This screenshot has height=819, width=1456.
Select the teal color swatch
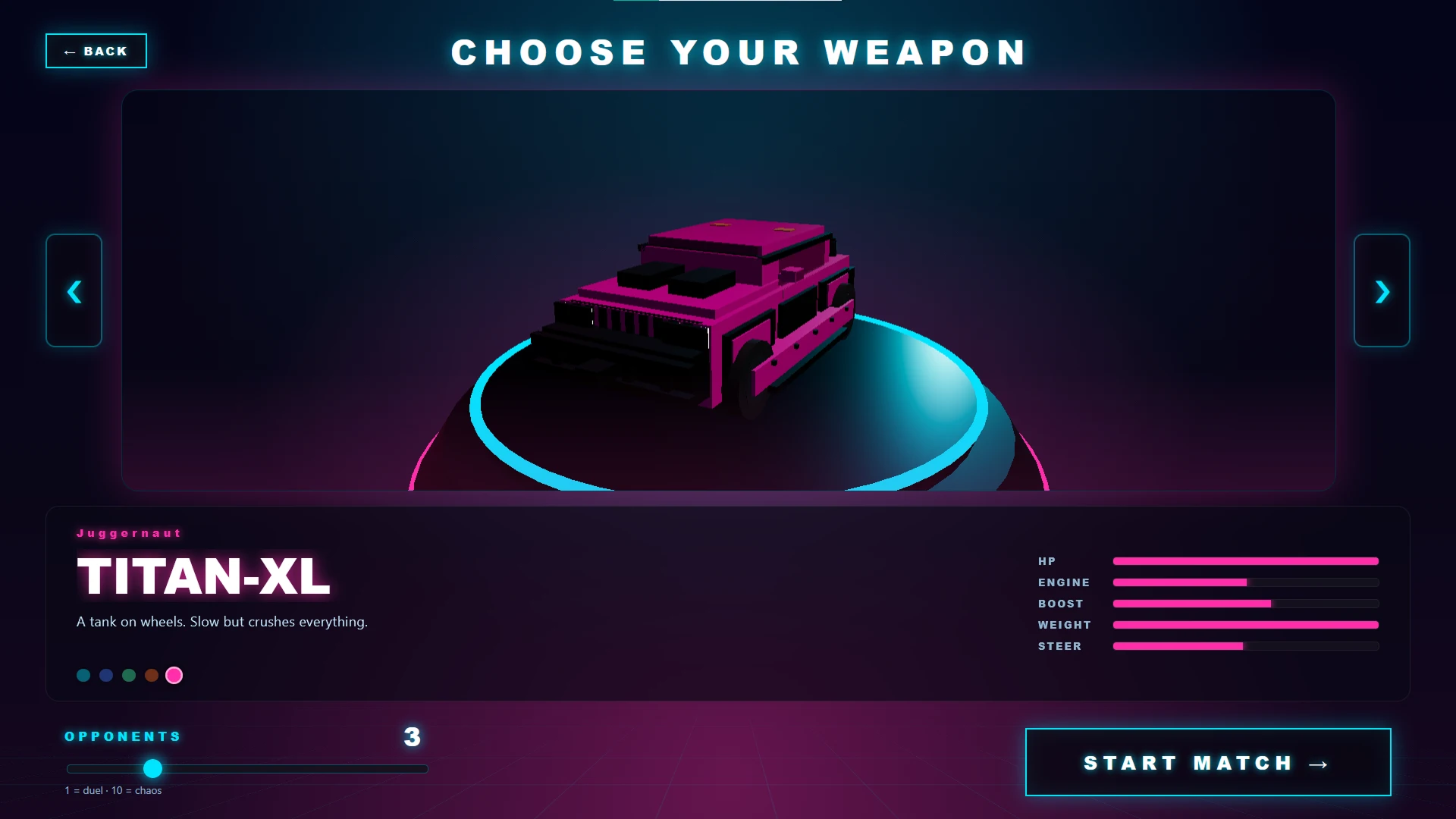(x=83, y=675)
